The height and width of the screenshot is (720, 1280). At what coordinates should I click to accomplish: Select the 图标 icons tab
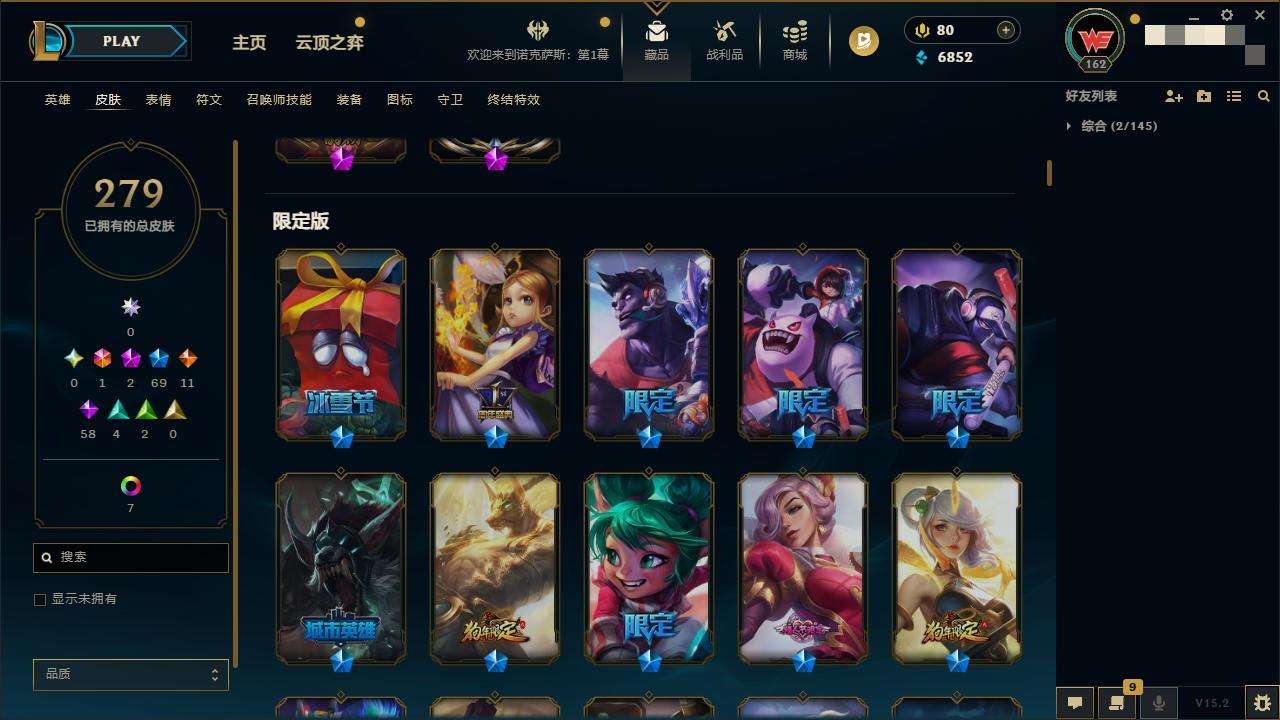399,100
